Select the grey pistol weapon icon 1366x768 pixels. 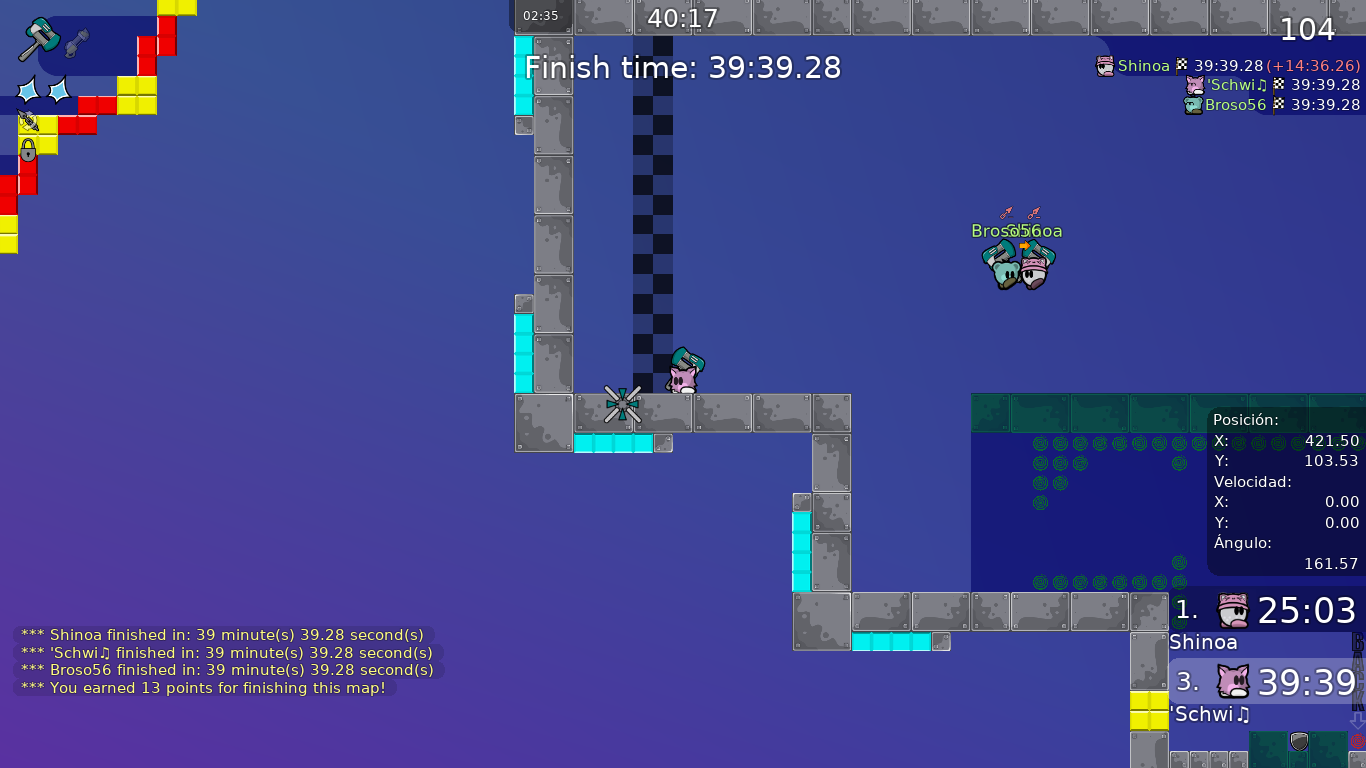[x=76, y=43]
